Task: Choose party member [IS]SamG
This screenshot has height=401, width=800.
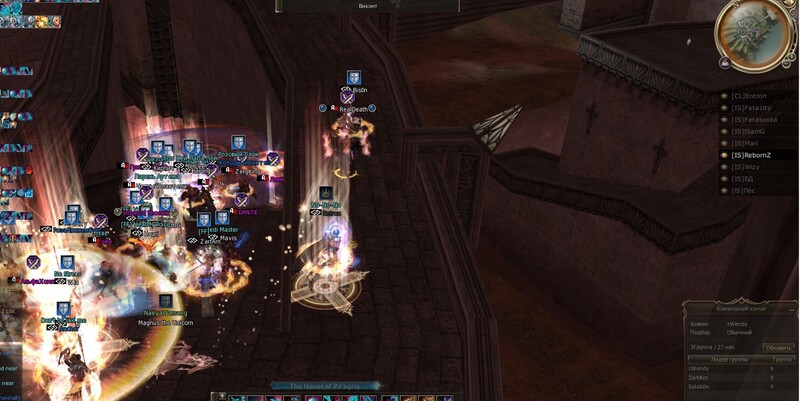Action: [x=747, y=132]
